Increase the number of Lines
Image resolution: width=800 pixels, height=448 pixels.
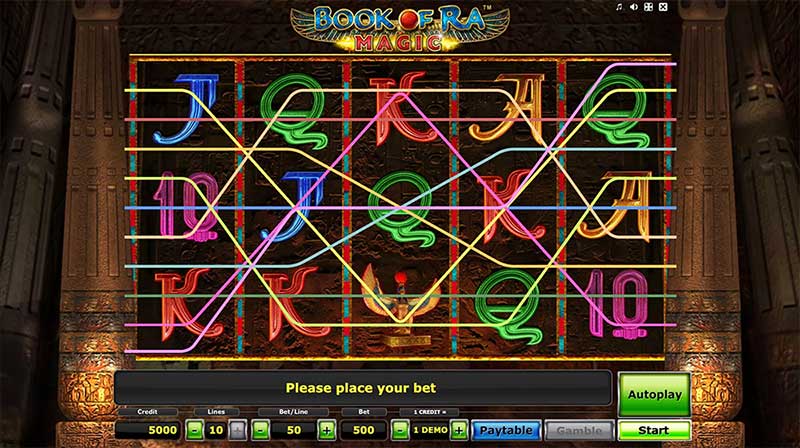[237, 431]
